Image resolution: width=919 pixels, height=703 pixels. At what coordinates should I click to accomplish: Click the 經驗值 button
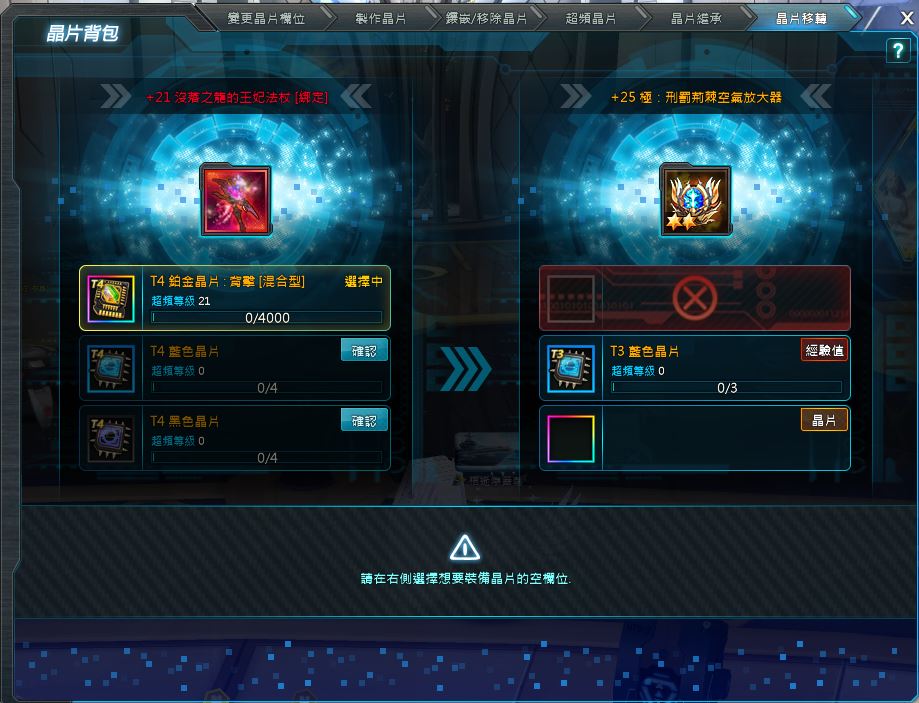click(x=824, y=350)
